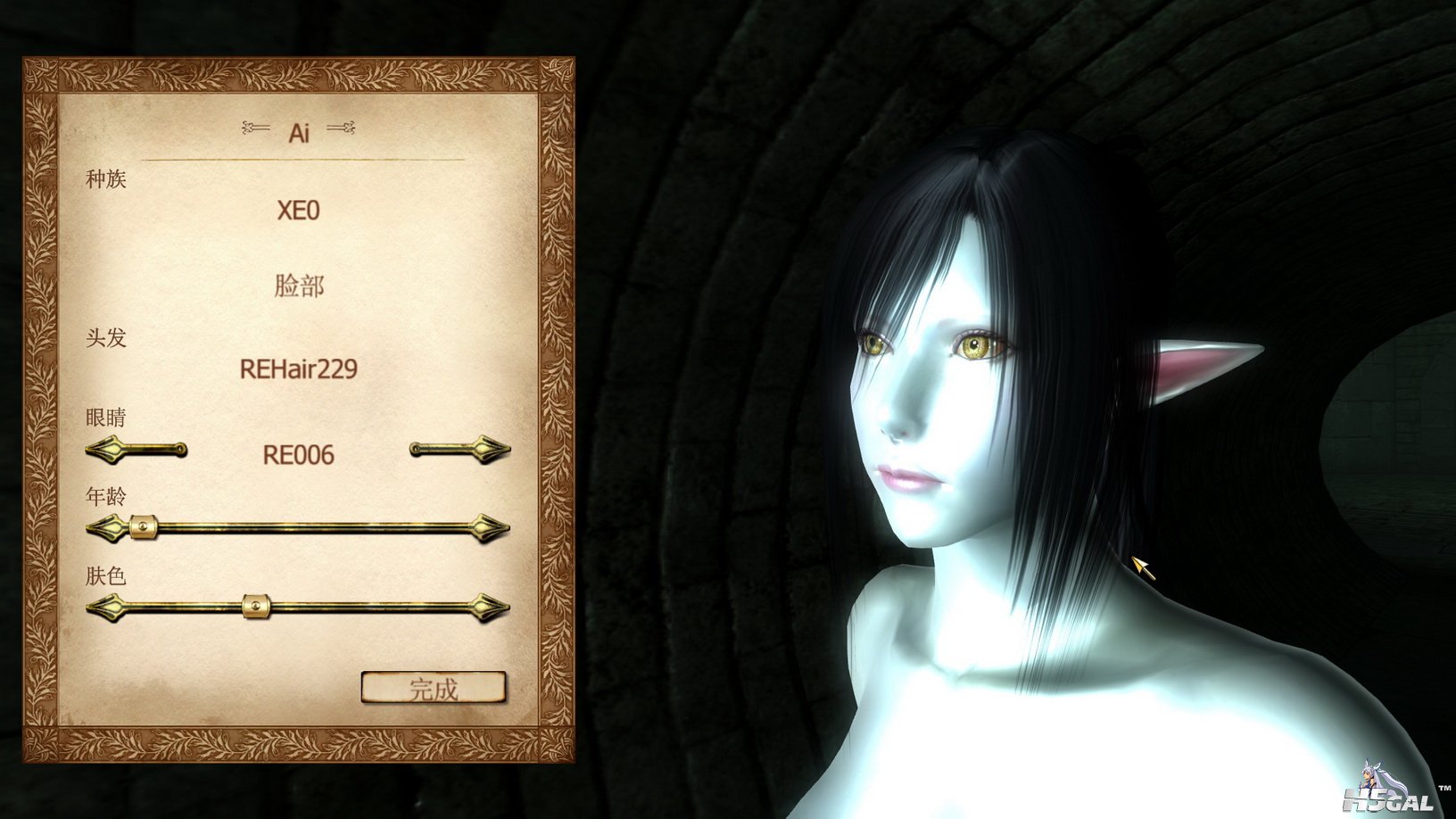Raise skin tone with the slider's right arrow

(x=490, y=608)
